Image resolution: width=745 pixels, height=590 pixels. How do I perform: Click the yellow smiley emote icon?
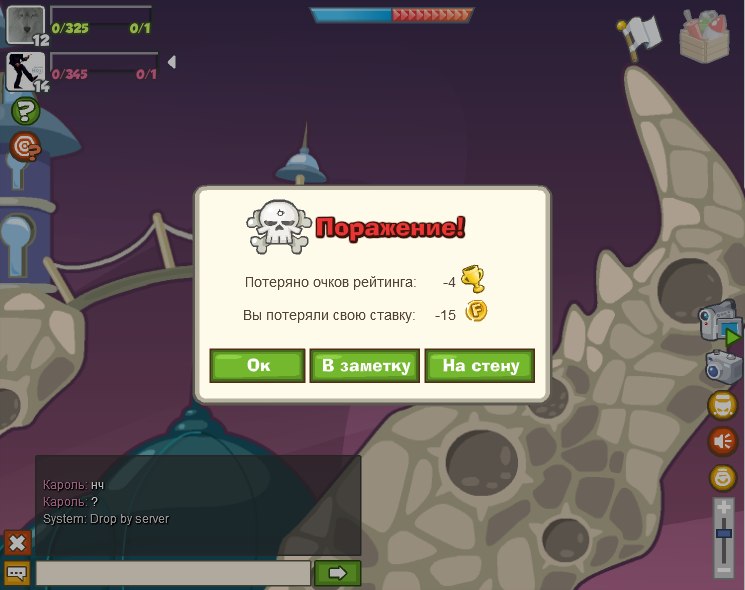pos(723,477)
